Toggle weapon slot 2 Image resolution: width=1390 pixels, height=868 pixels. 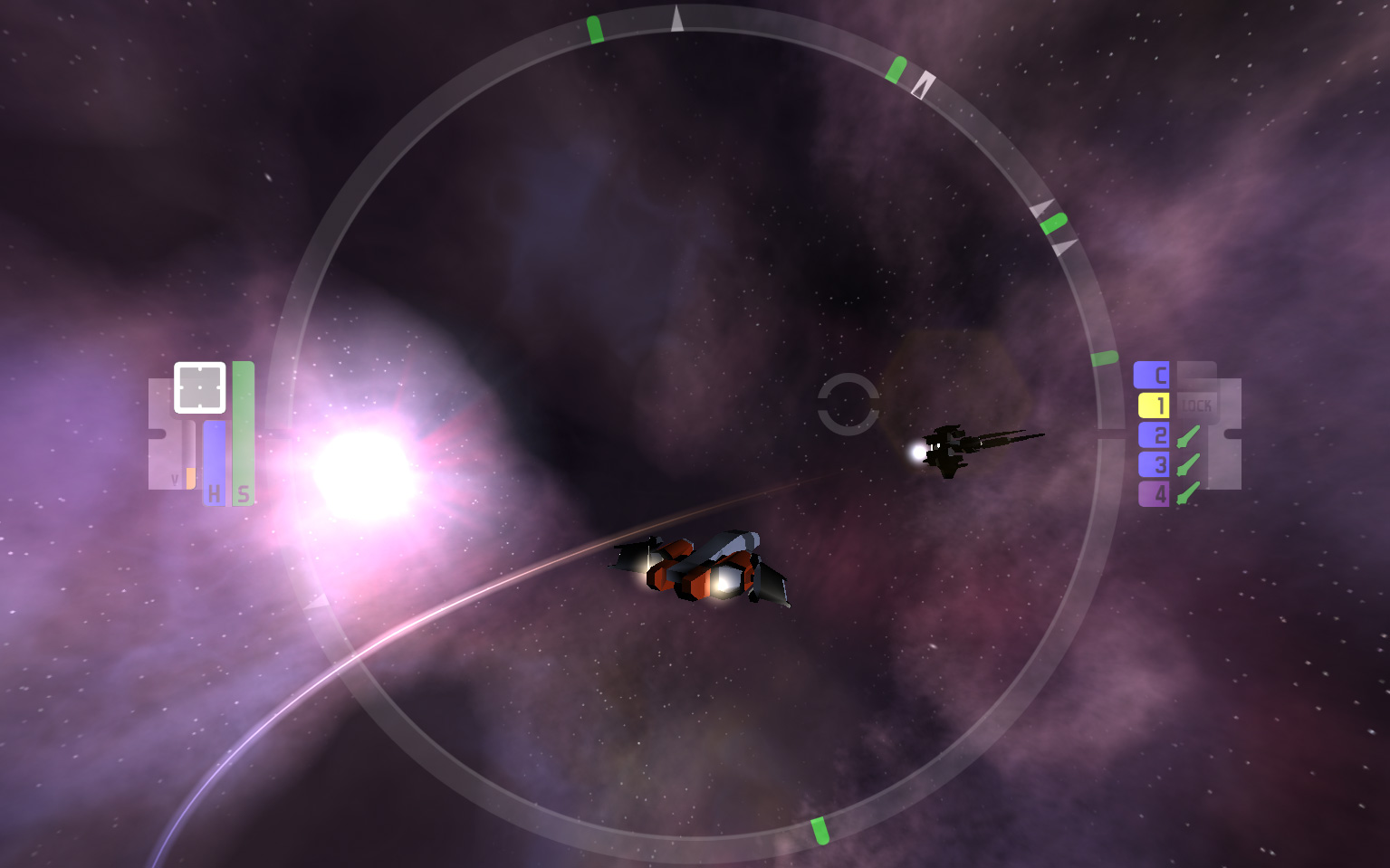click(1154, 434)
